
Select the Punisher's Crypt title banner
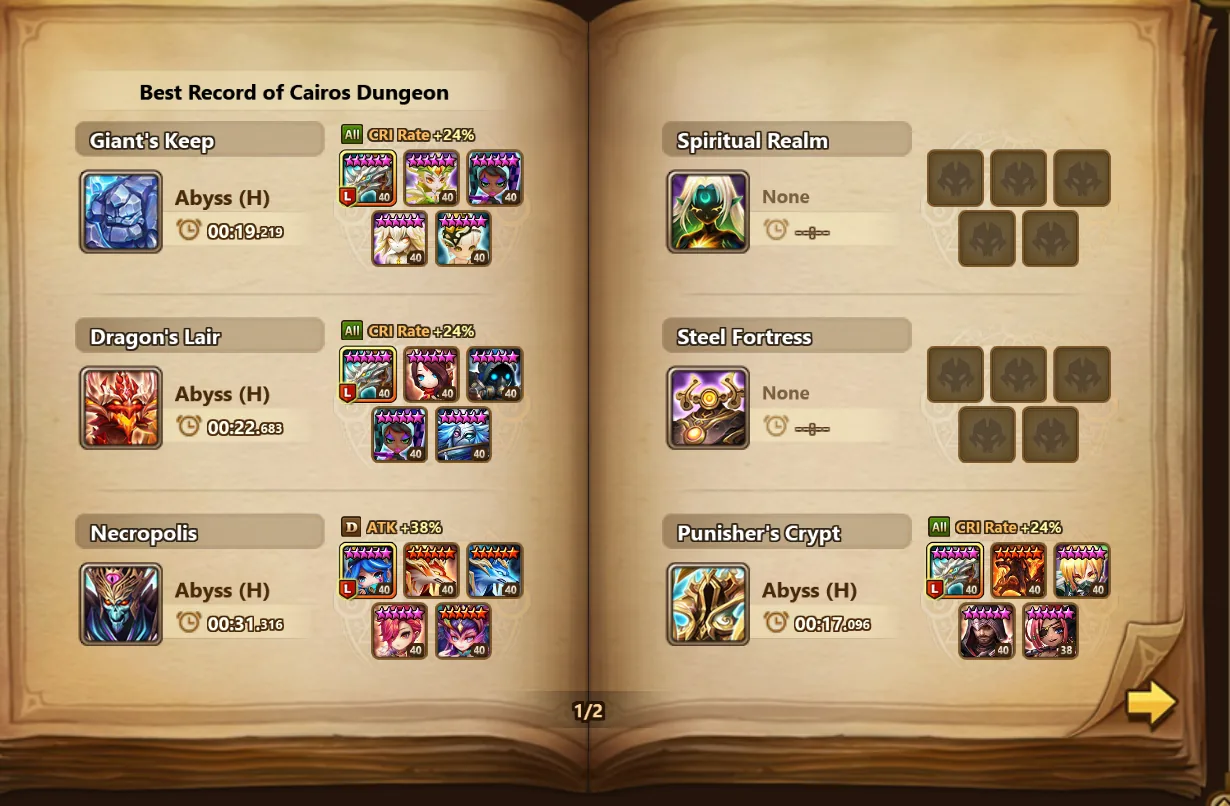tap(786, 533)
